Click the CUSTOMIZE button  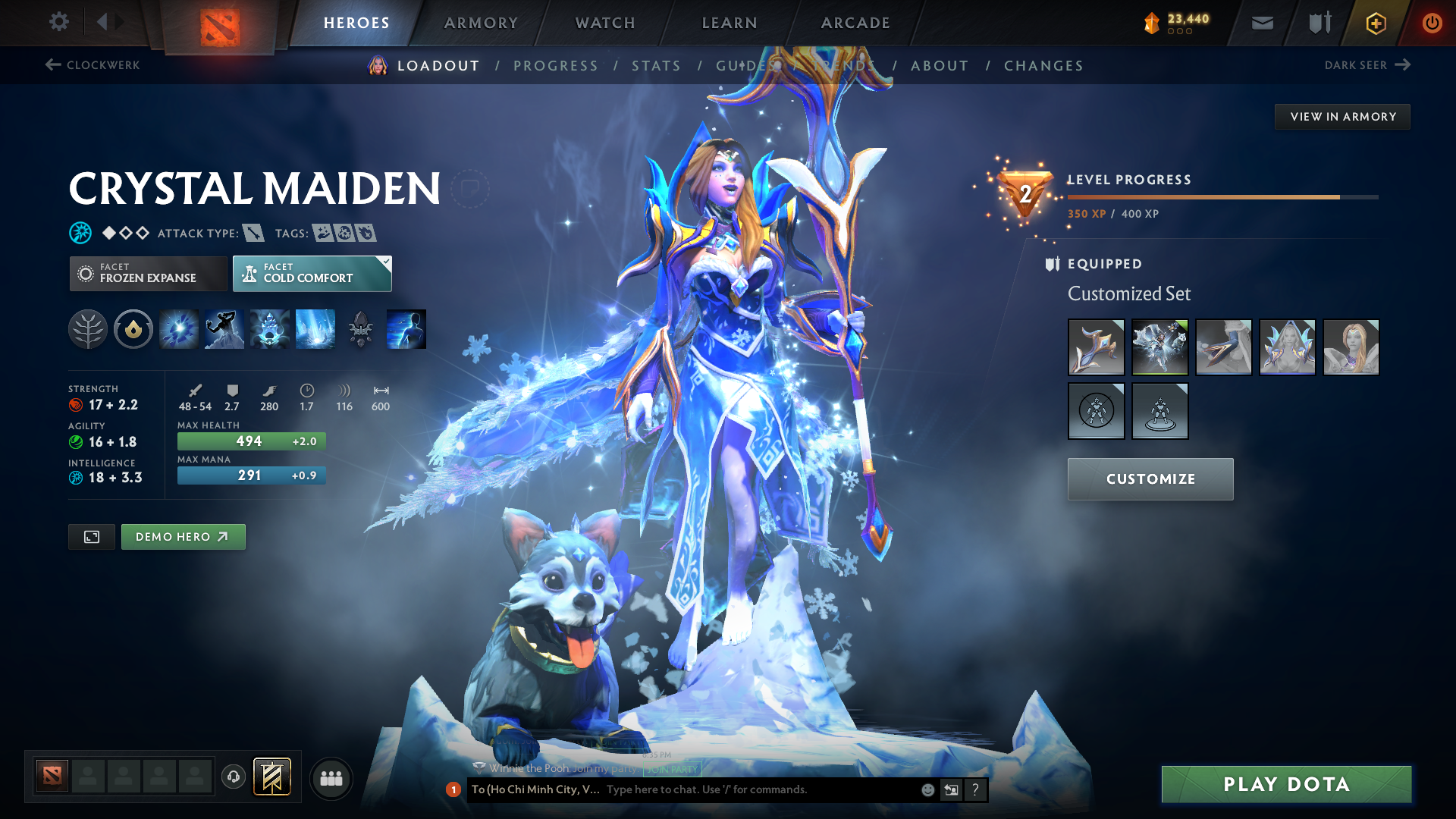click(1150, 479)
